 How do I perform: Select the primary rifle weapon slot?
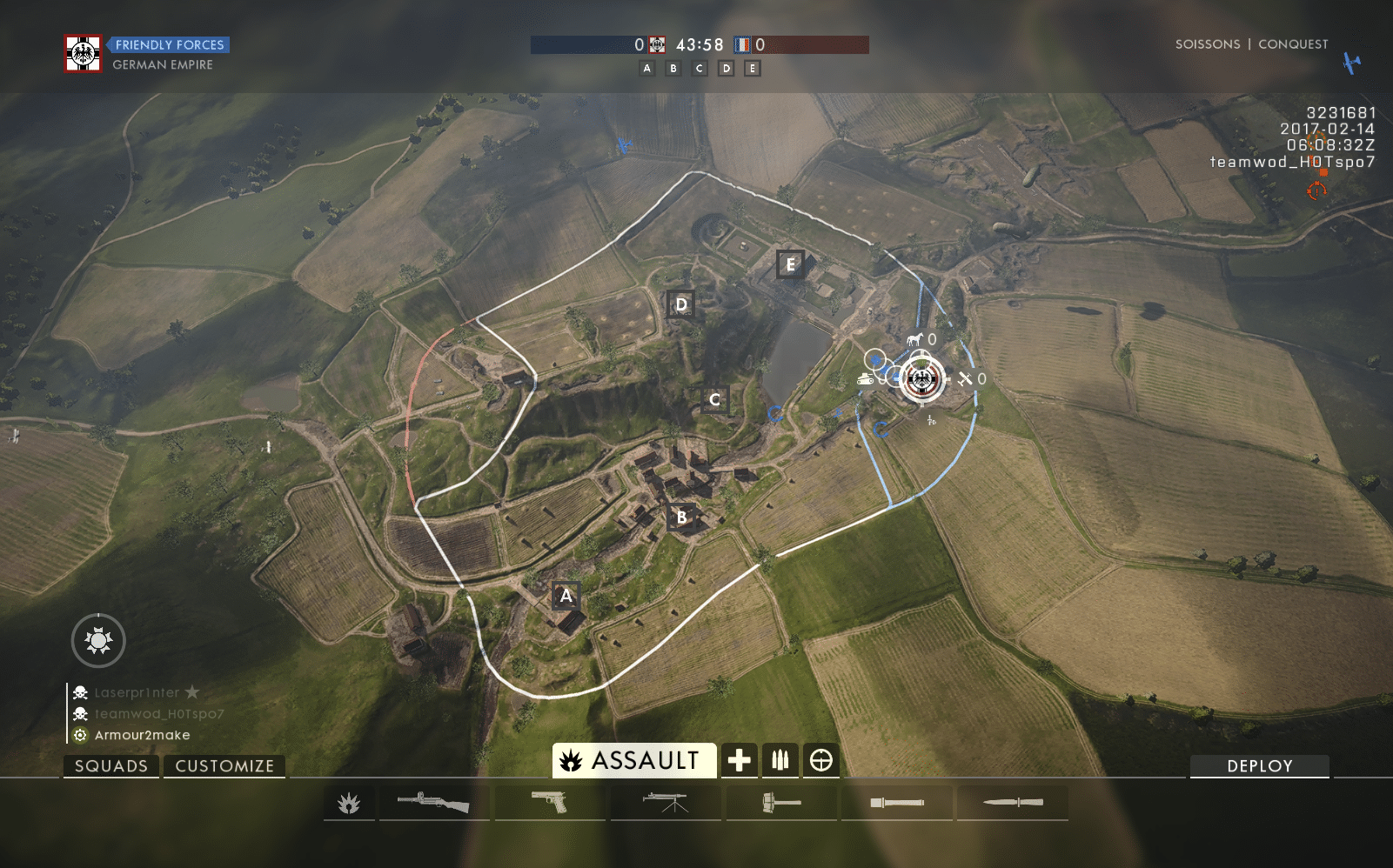[x=432, y=803]
